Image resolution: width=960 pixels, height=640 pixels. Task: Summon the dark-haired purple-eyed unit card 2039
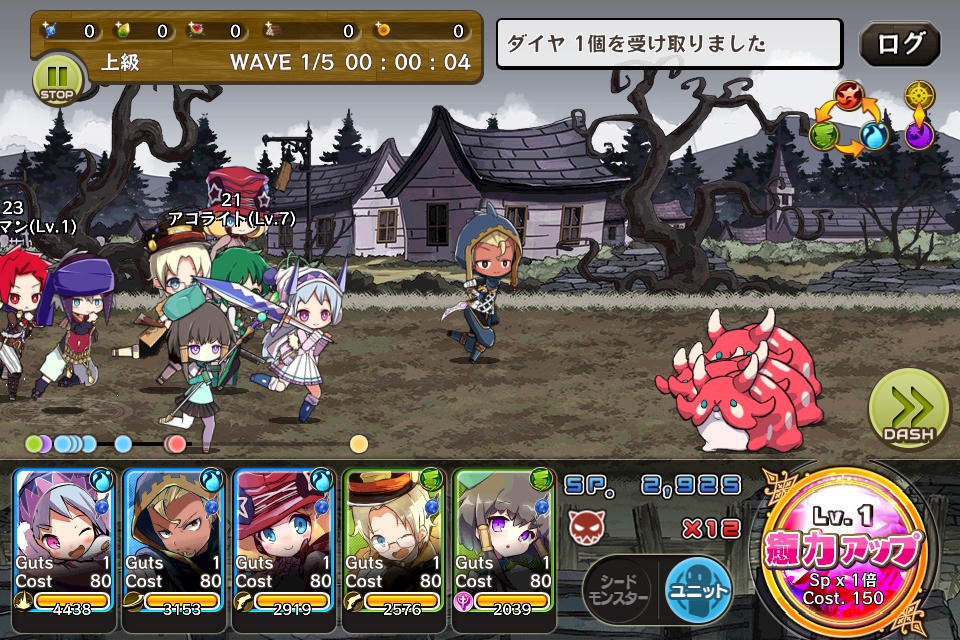[504, 548]
